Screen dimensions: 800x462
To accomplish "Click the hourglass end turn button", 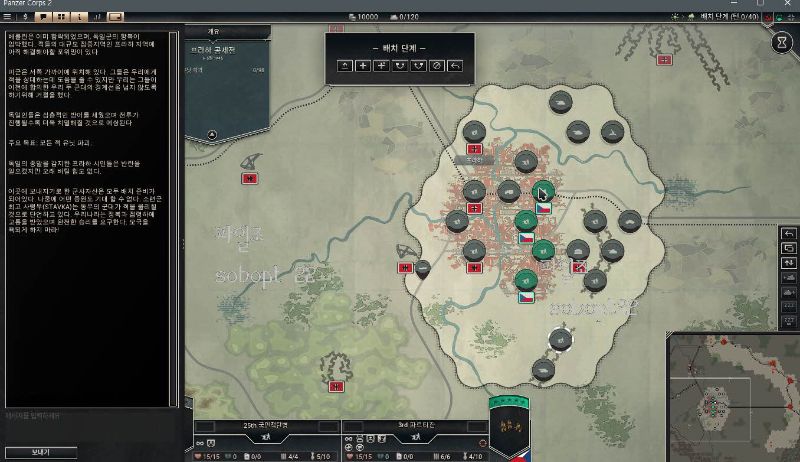I will [782, 44].
